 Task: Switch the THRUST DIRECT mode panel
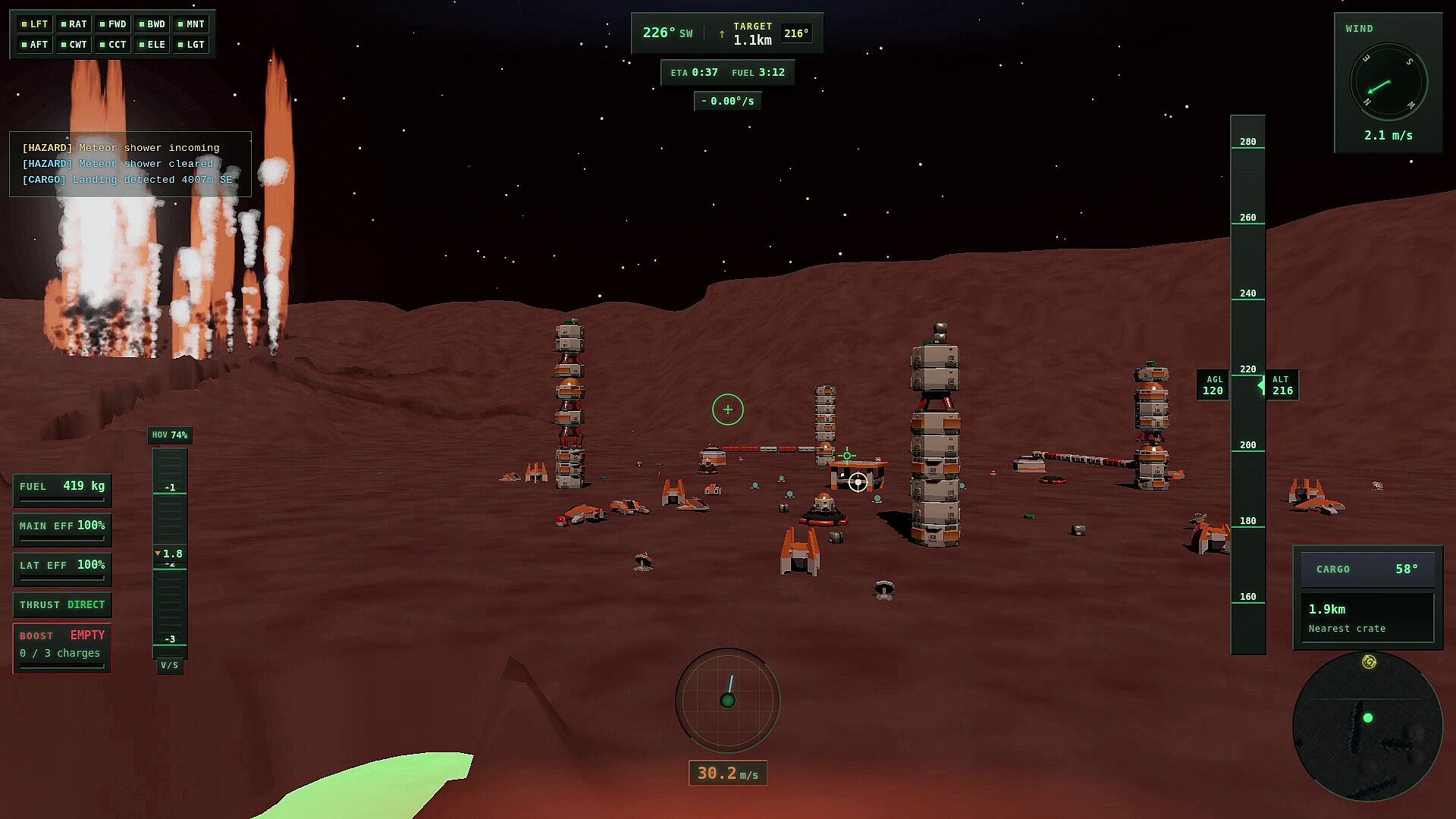(62, 605)
